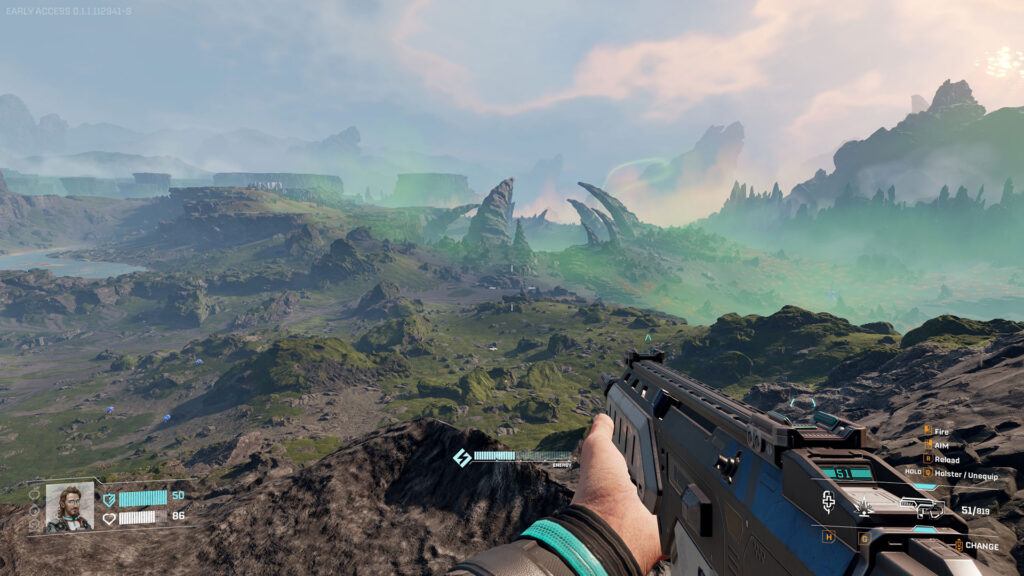Choose the equipped rifle weapon icon

(x=921, y=509)
